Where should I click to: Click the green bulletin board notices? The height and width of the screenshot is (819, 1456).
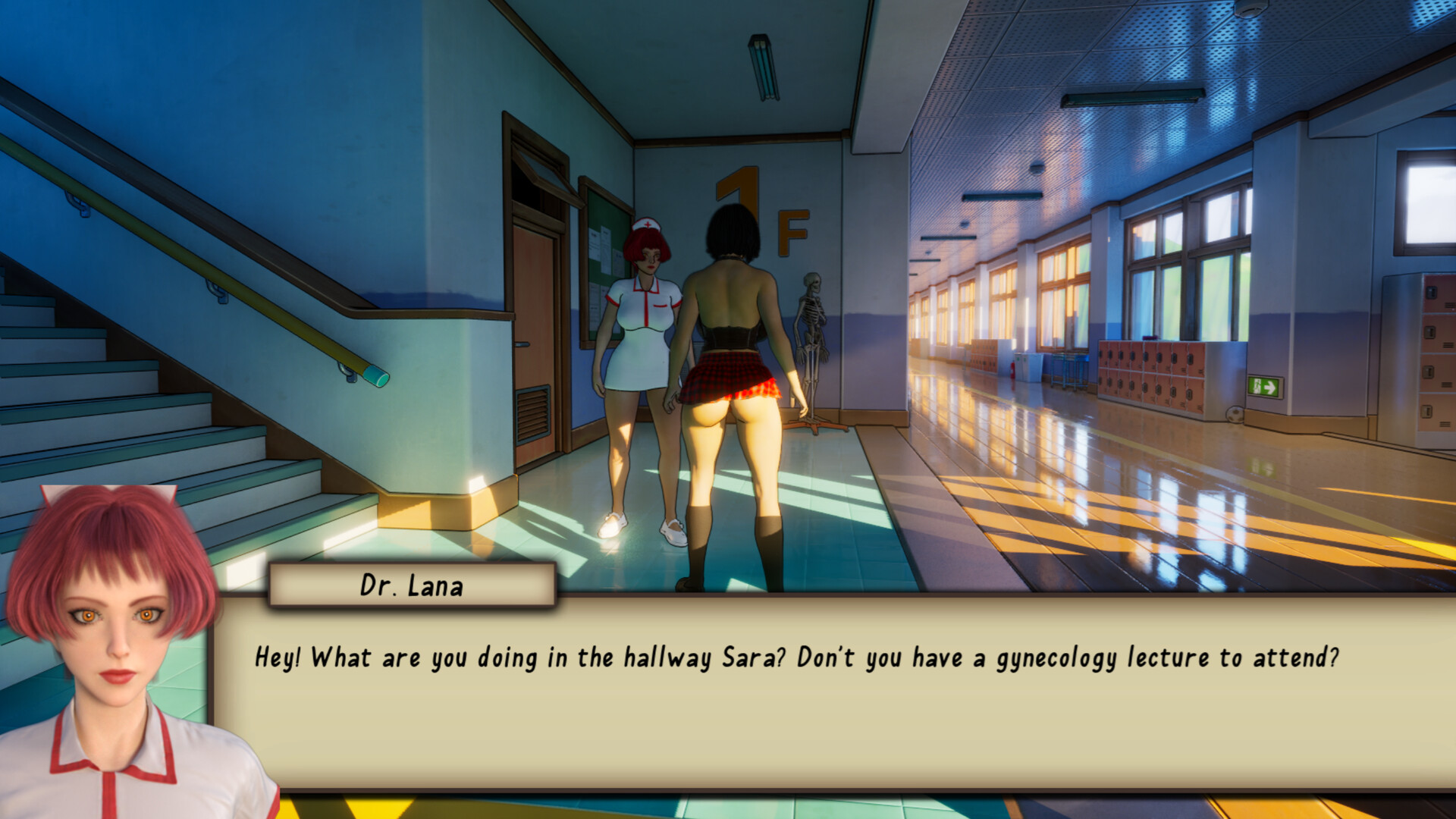[603, 250]
